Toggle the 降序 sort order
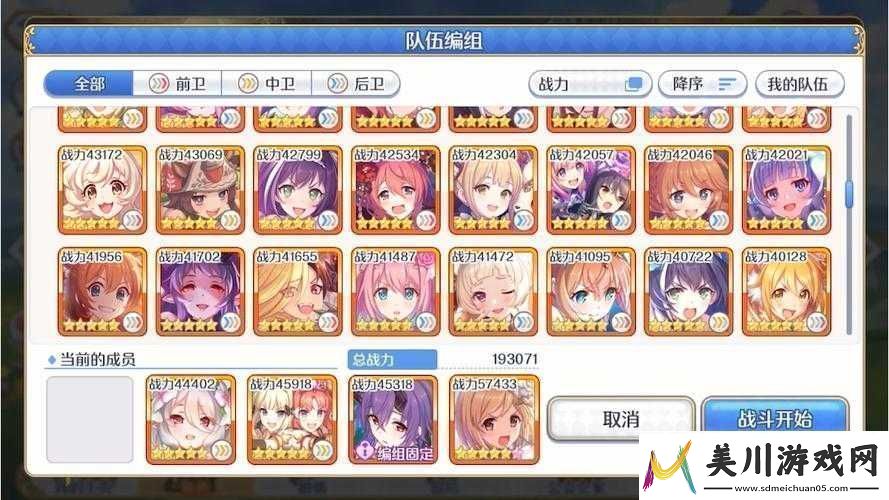This screenshot has height=500, width=889. click(x=703, y=84)
